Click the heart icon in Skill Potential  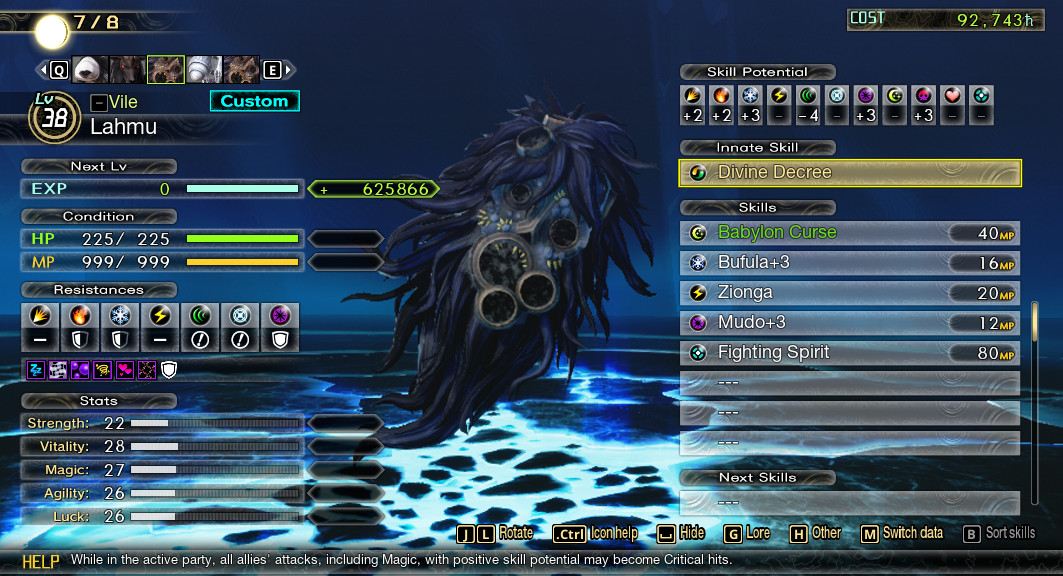click(953, 96)
